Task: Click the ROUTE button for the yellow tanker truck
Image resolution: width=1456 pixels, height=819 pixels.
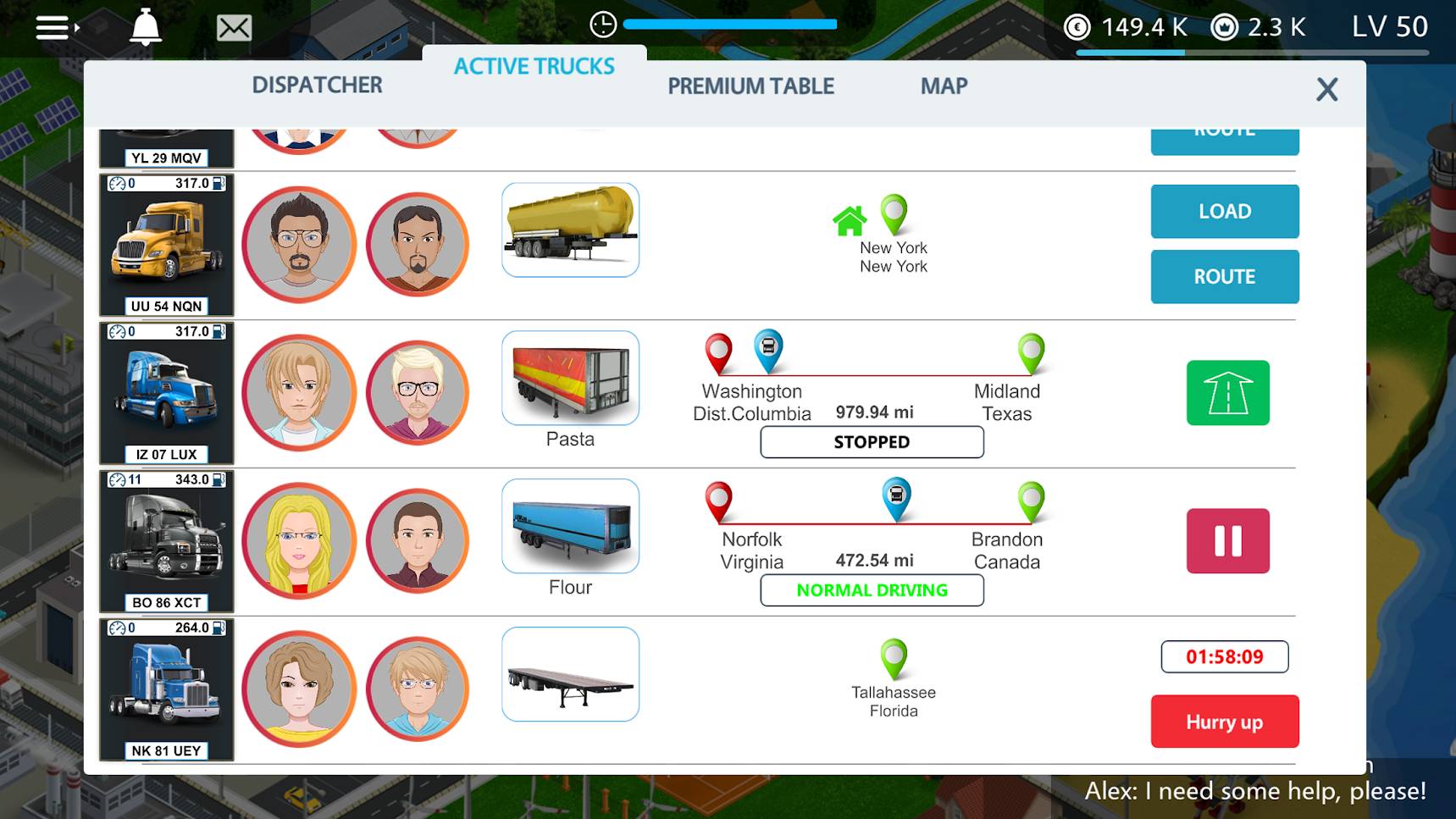Action: click(1224, 276)
